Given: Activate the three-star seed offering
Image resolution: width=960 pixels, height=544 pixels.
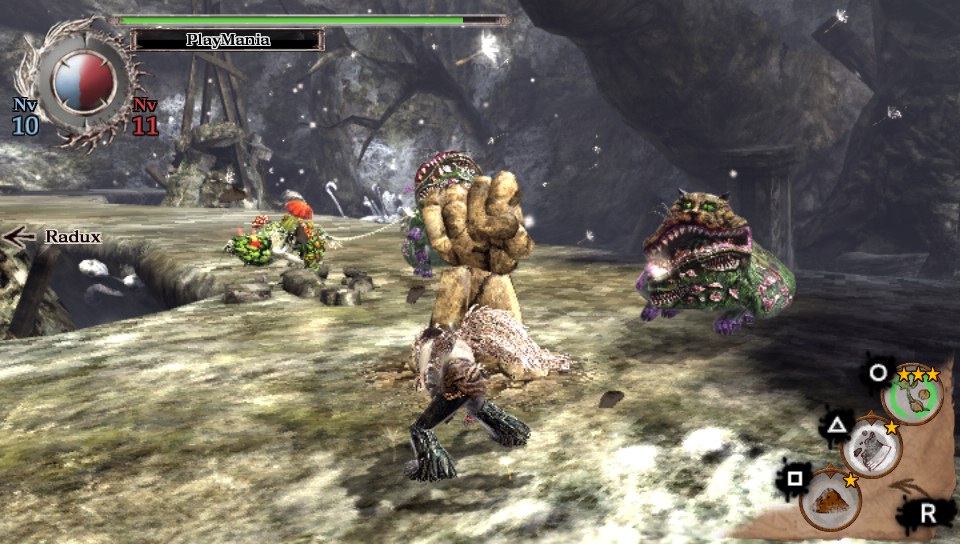Looking at the screenshot, I should click(x=911, y=396).
